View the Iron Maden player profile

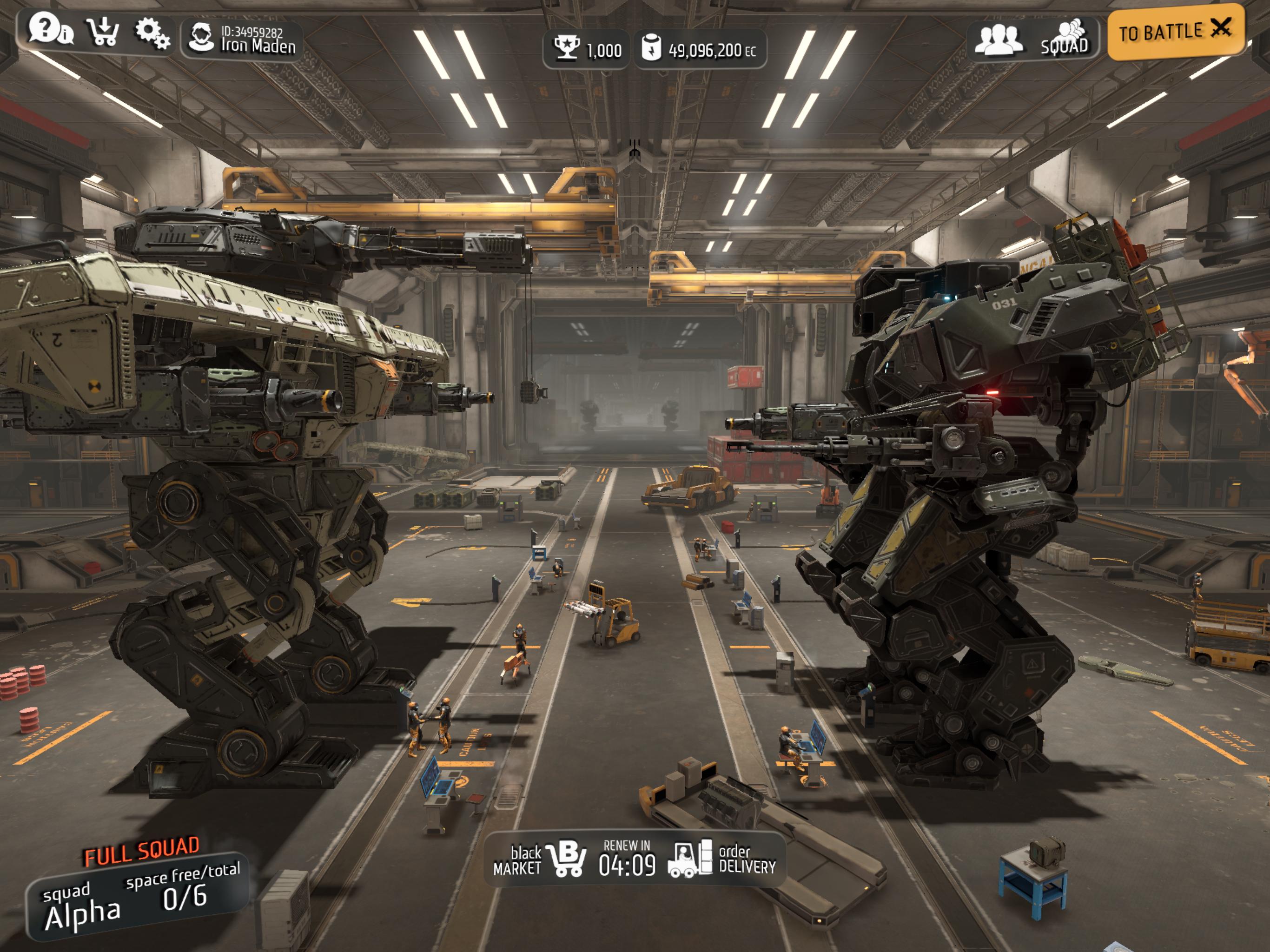(242, 39)
